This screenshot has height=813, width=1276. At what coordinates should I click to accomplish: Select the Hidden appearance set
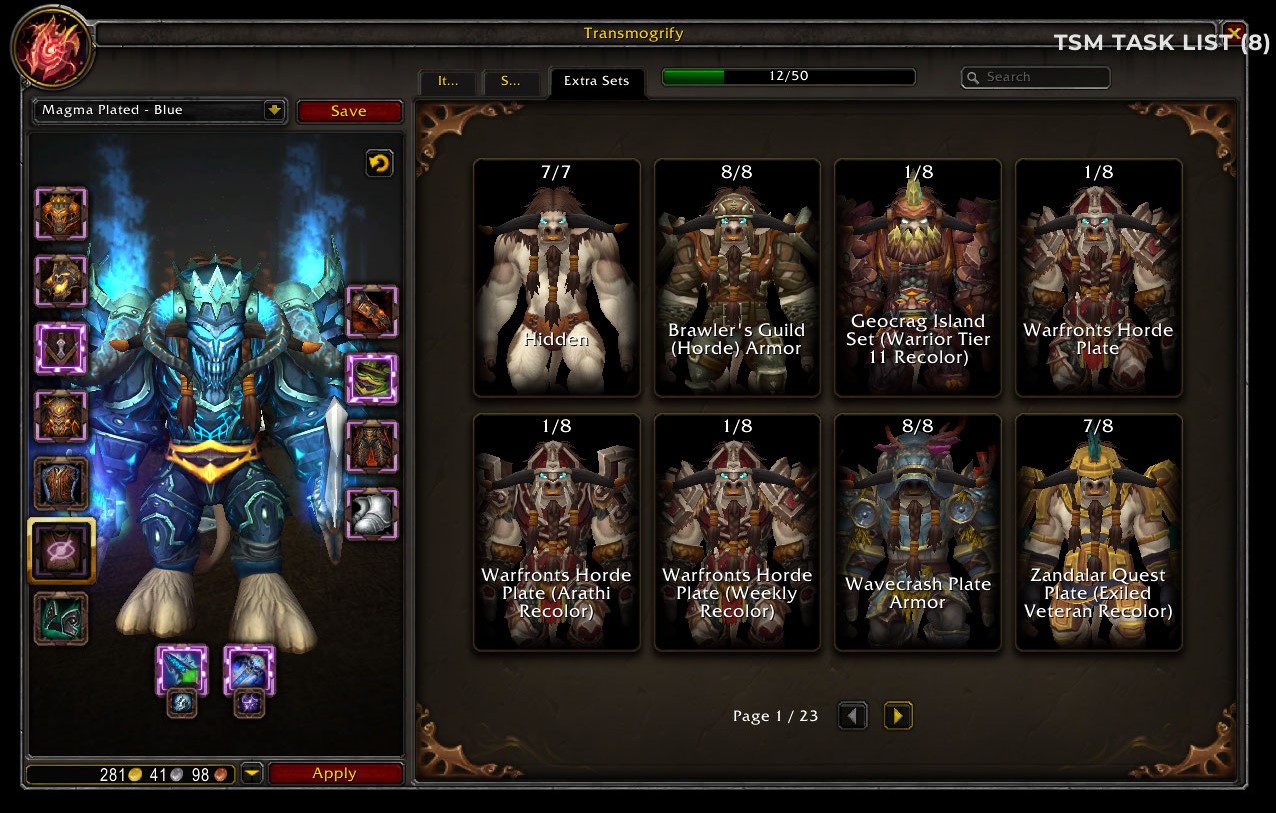click(x=556, y=277)
